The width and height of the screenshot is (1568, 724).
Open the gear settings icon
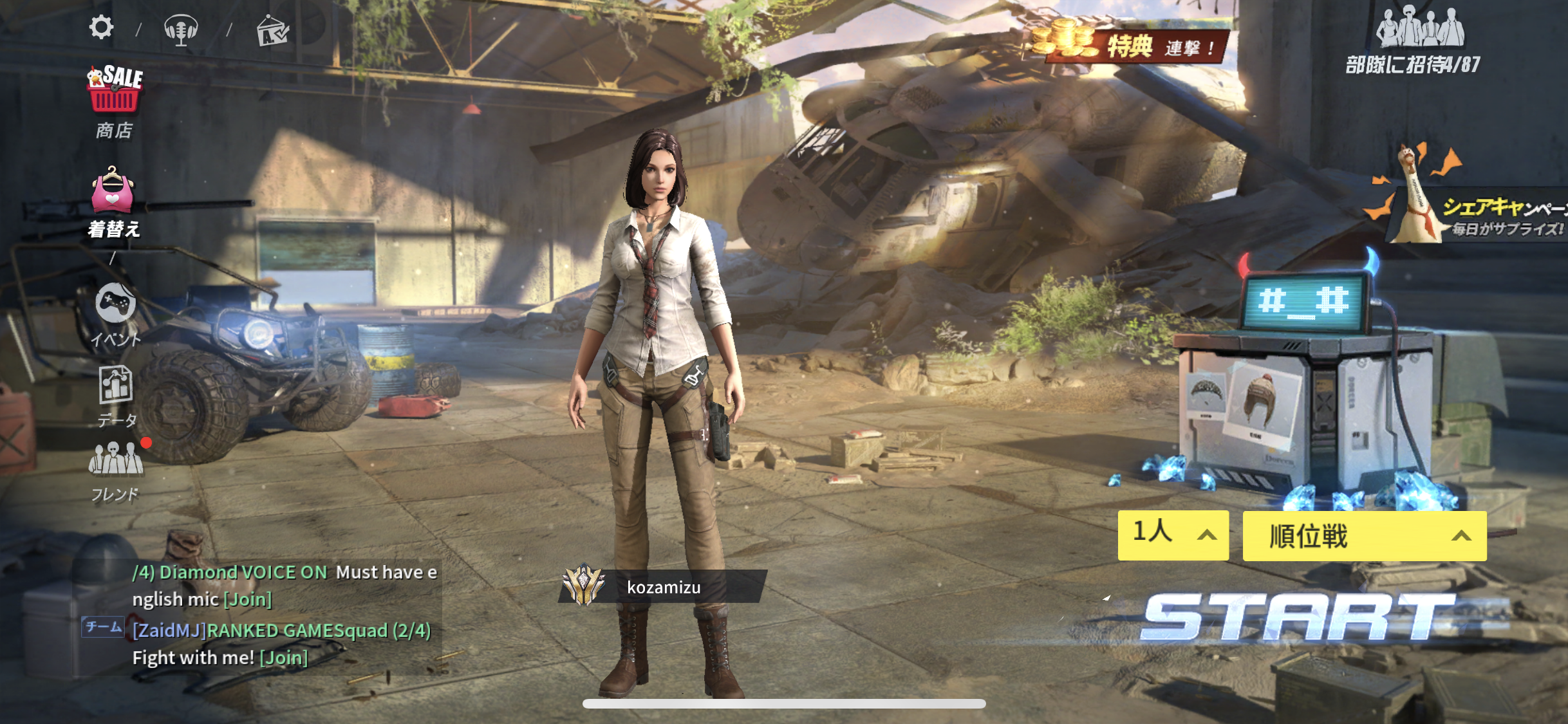(101, 28)
